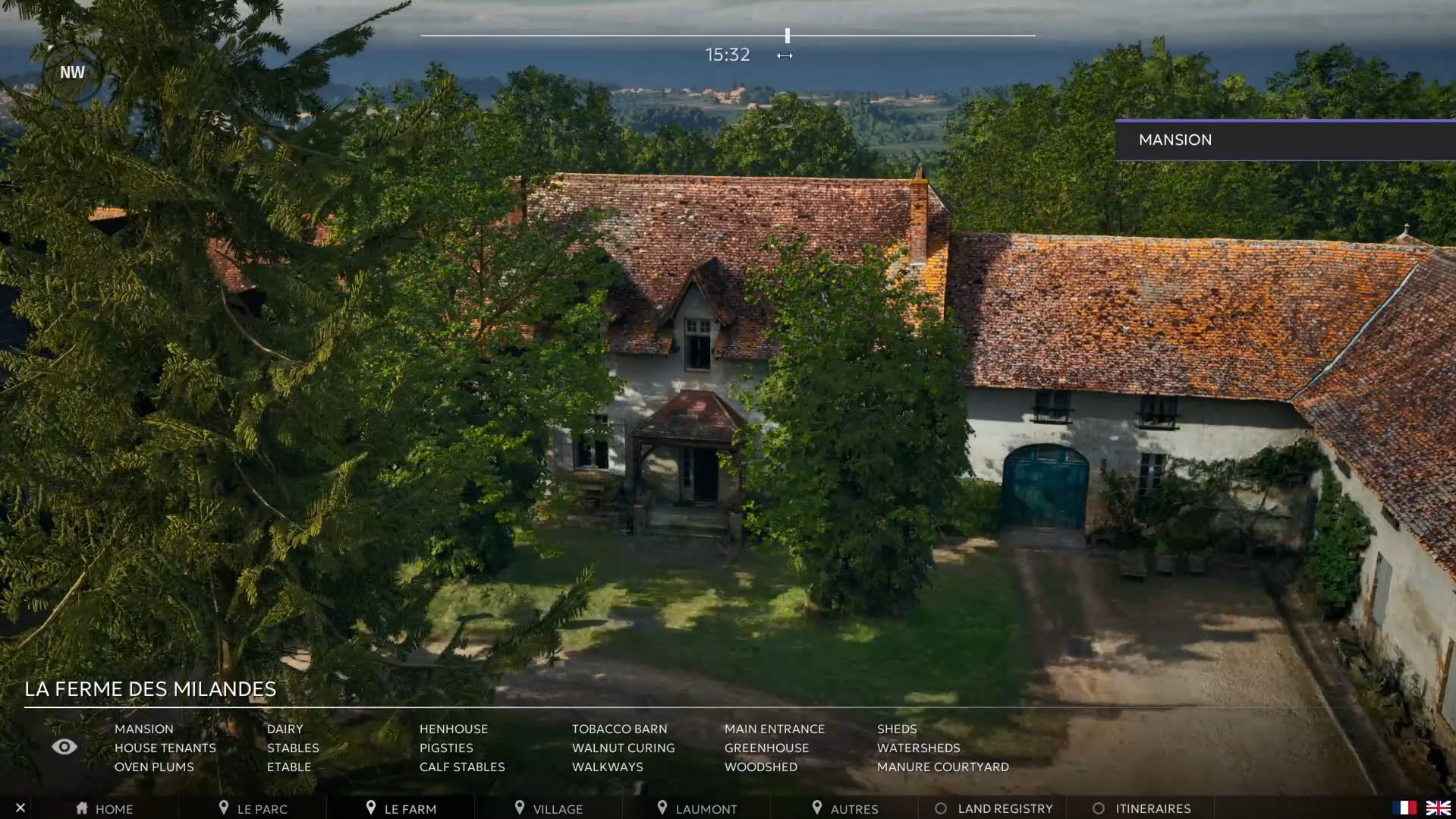The height and width of the screenshot is (819, 1456).
Task: Open the Home tab
Action: [x=105, y=808]
